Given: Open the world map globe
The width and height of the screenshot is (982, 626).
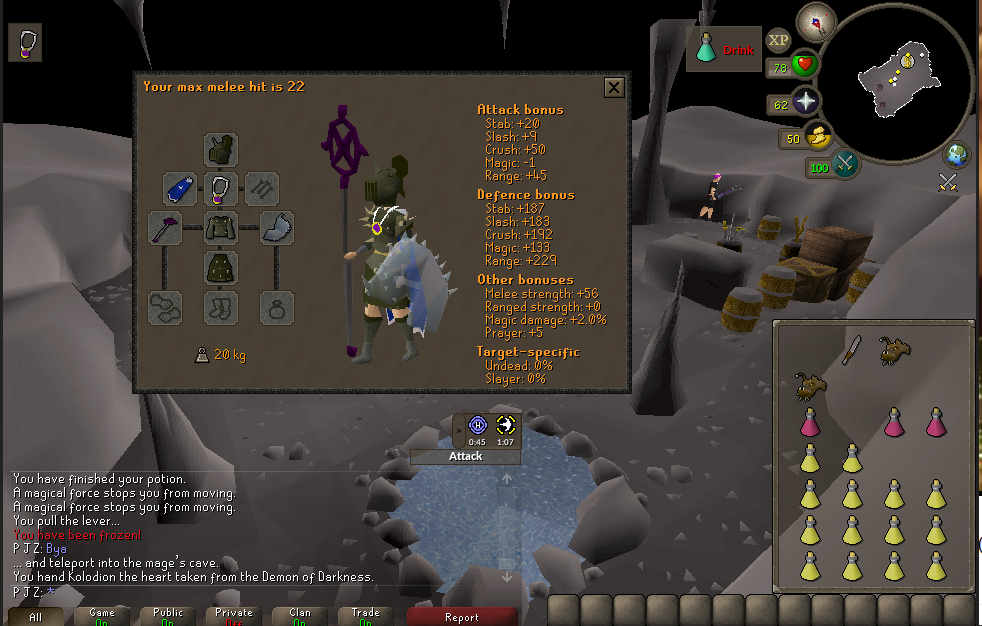Looking at the screenshot, I should 957,155.
